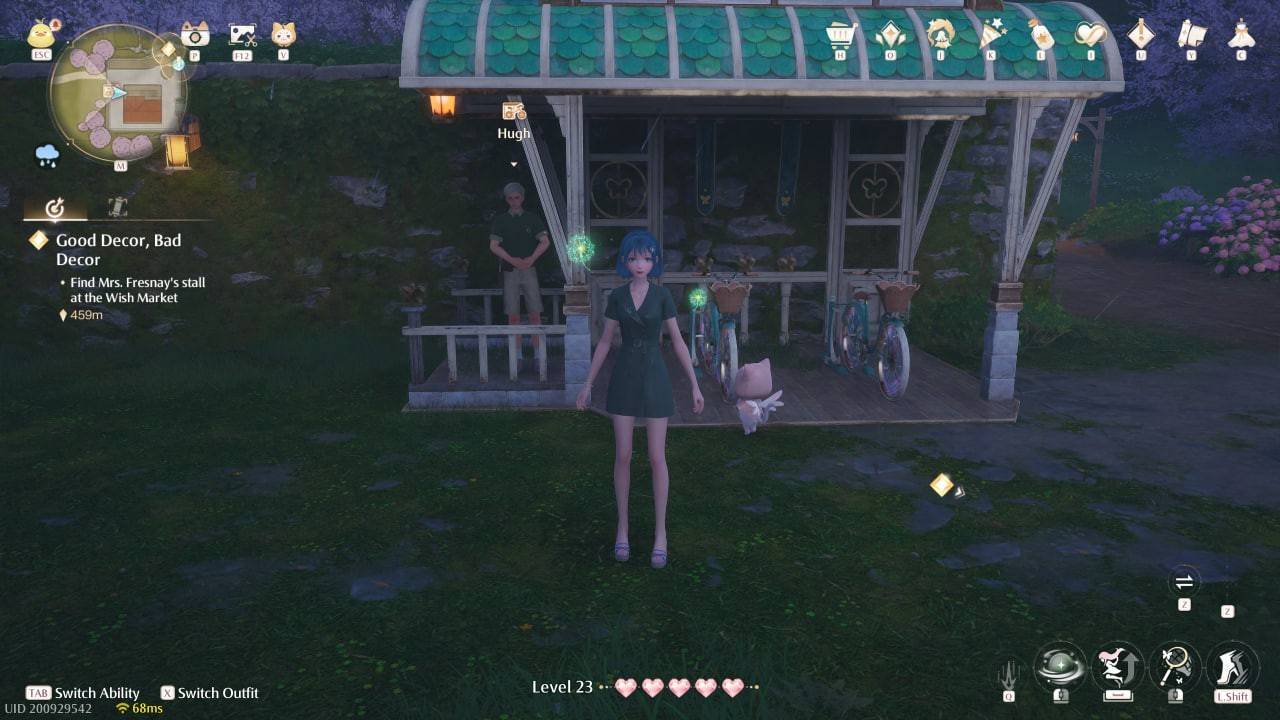Open the in-game camera mode
Image resolution: width=1280 pixels, height=720 pixels.
pos(196,35)
